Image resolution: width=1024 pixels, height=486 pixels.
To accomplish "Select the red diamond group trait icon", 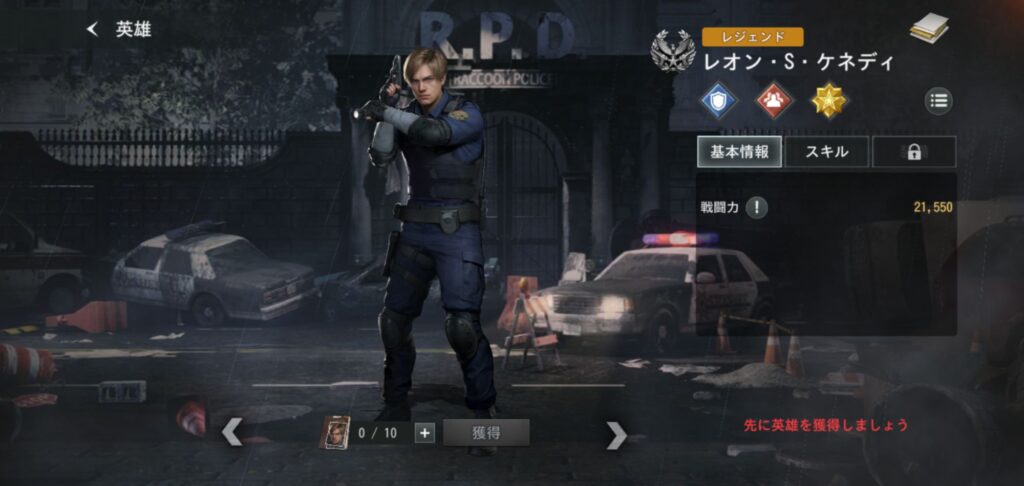I will (773, 100).
